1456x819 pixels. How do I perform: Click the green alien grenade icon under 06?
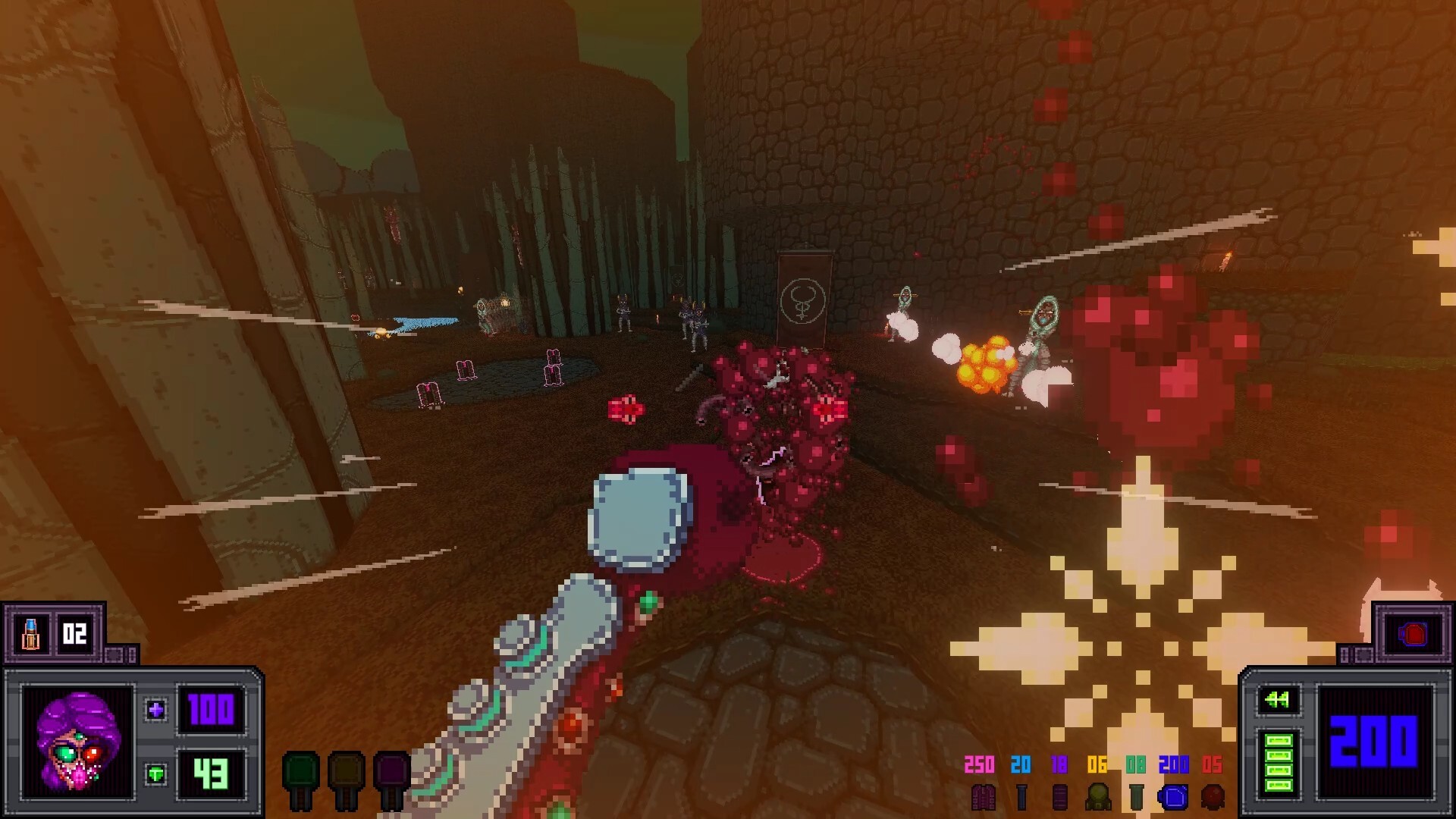pyautogui.click(x=1100, y=796)
